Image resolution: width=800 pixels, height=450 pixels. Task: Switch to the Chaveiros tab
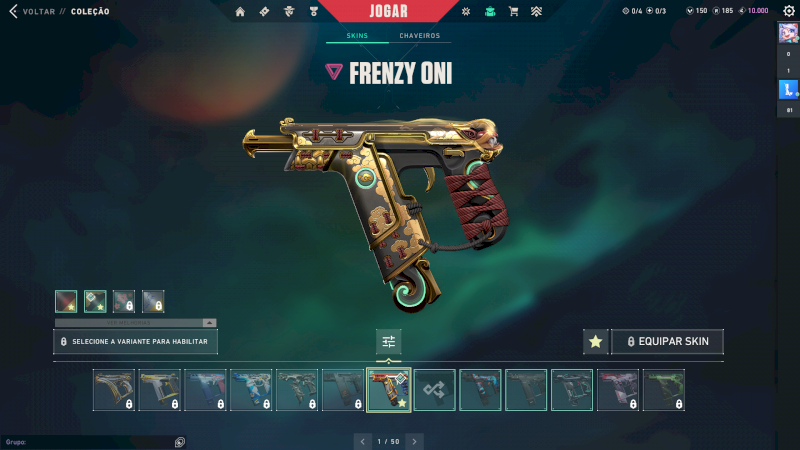point(419,36)
